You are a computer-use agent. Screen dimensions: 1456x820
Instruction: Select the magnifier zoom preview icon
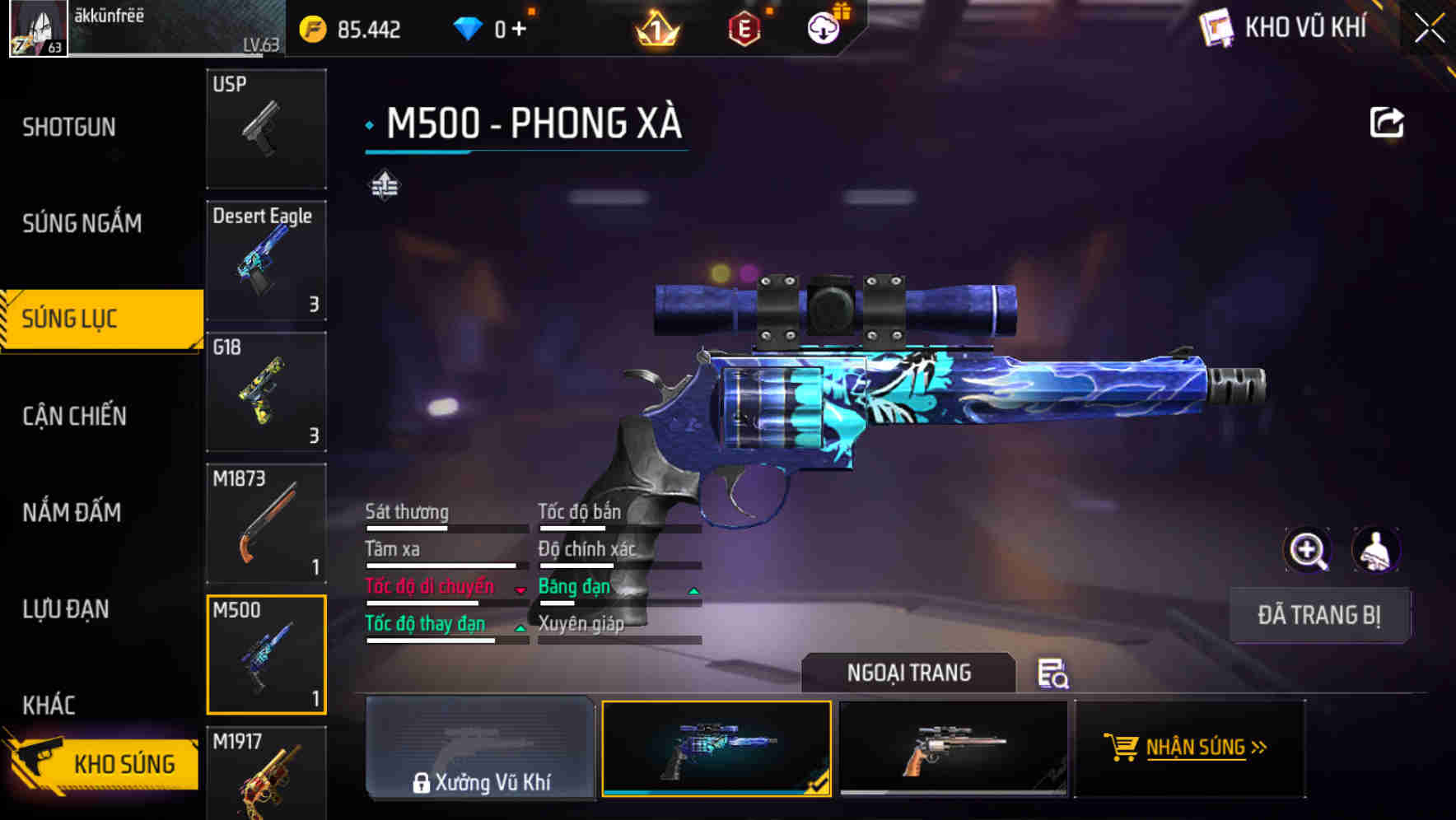[1308, 549]
